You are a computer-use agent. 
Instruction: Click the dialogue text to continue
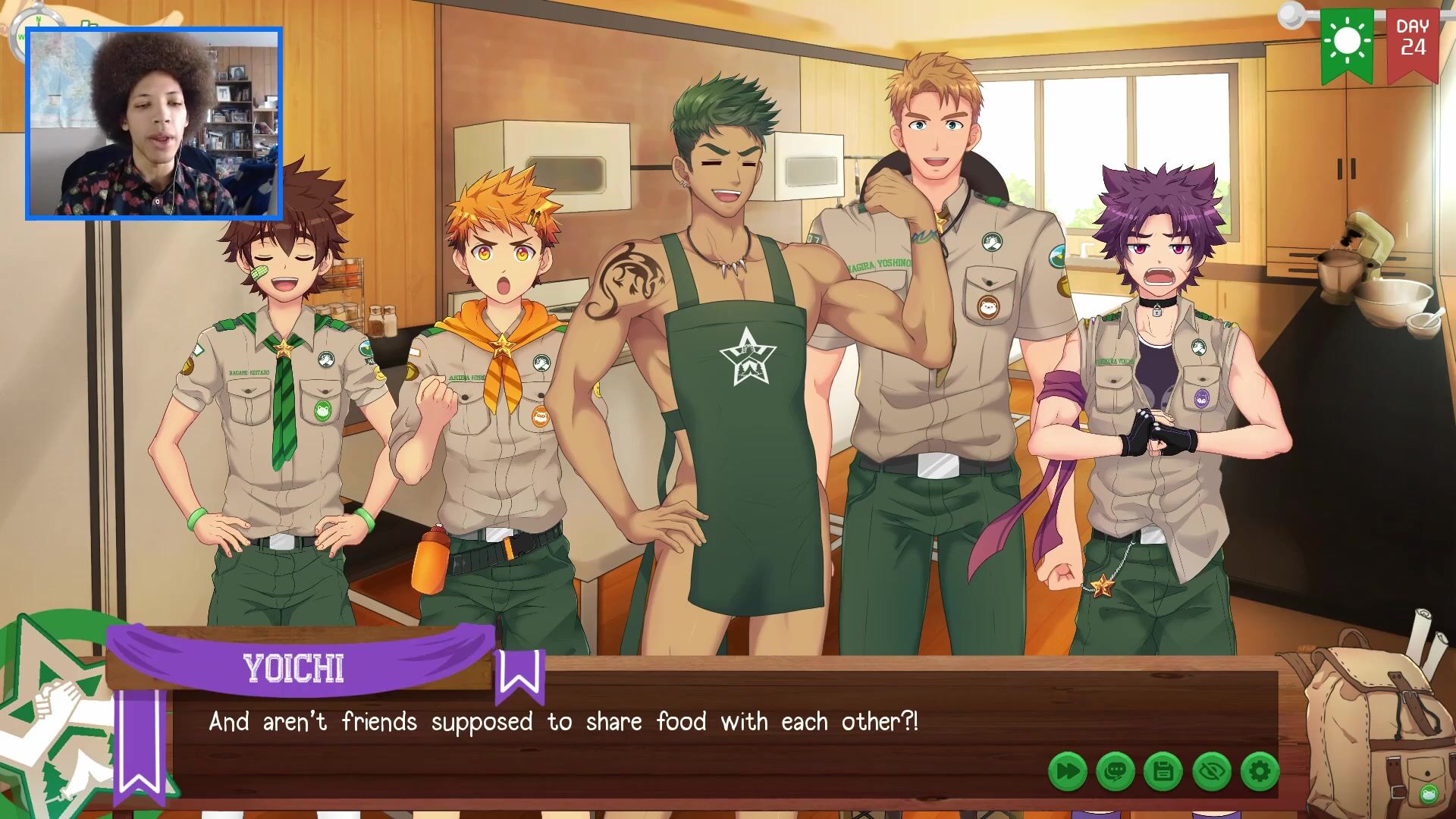tap(563, 722)
